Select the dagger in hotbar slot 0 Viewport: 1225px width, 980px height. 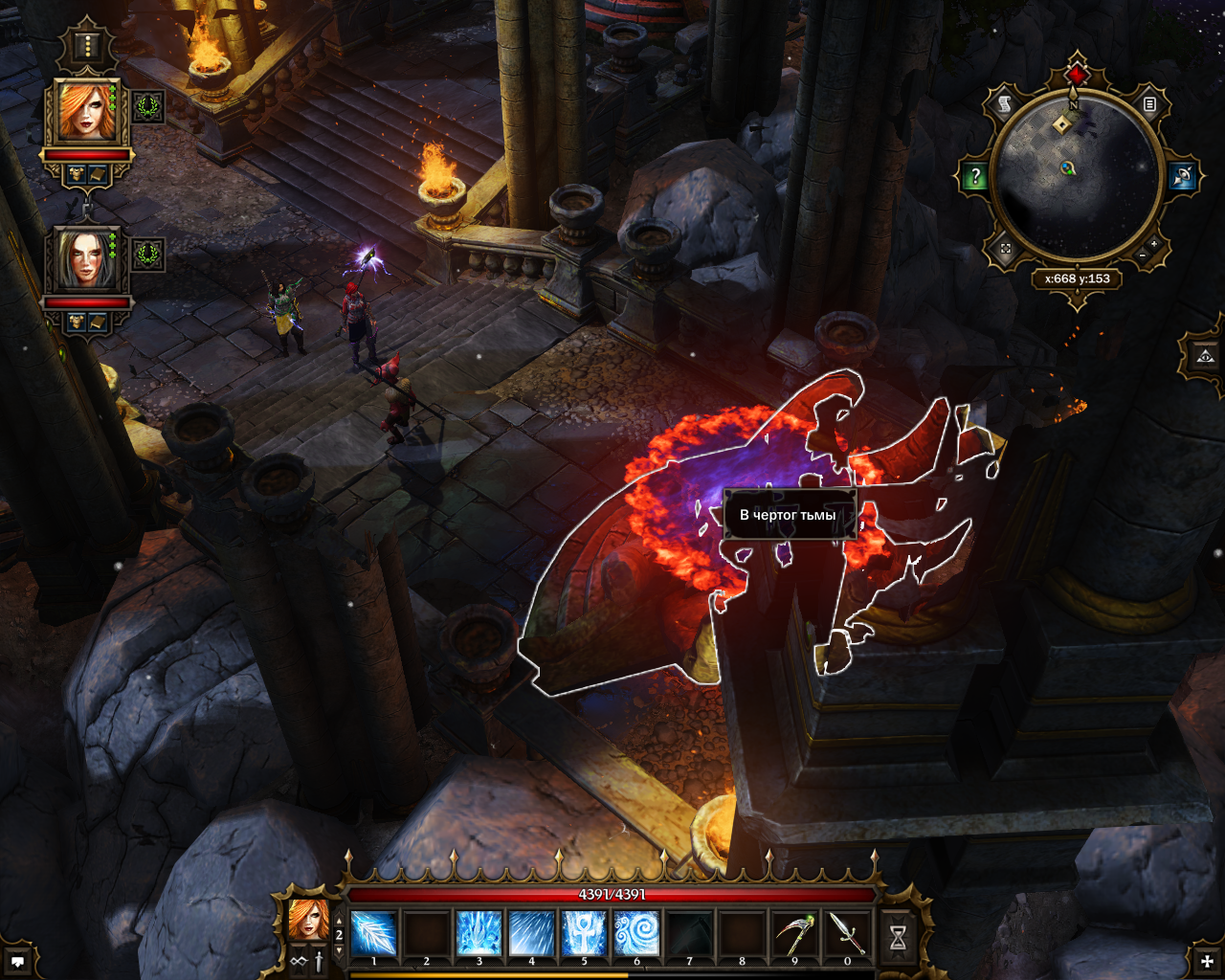tap(847, 932)
